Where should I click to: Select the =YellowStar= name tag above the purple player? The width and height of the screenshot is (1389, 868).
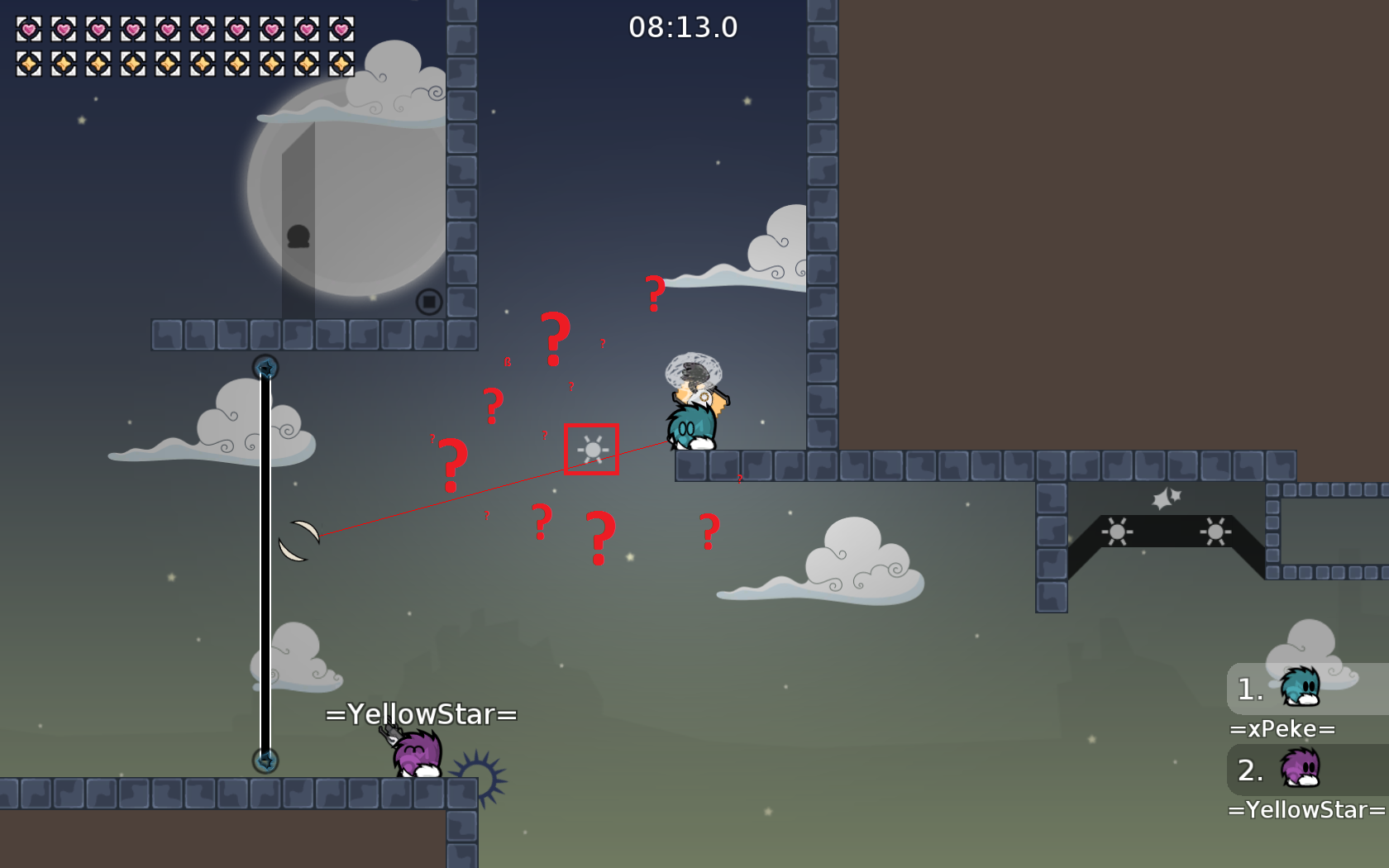[x=421, y=713]
